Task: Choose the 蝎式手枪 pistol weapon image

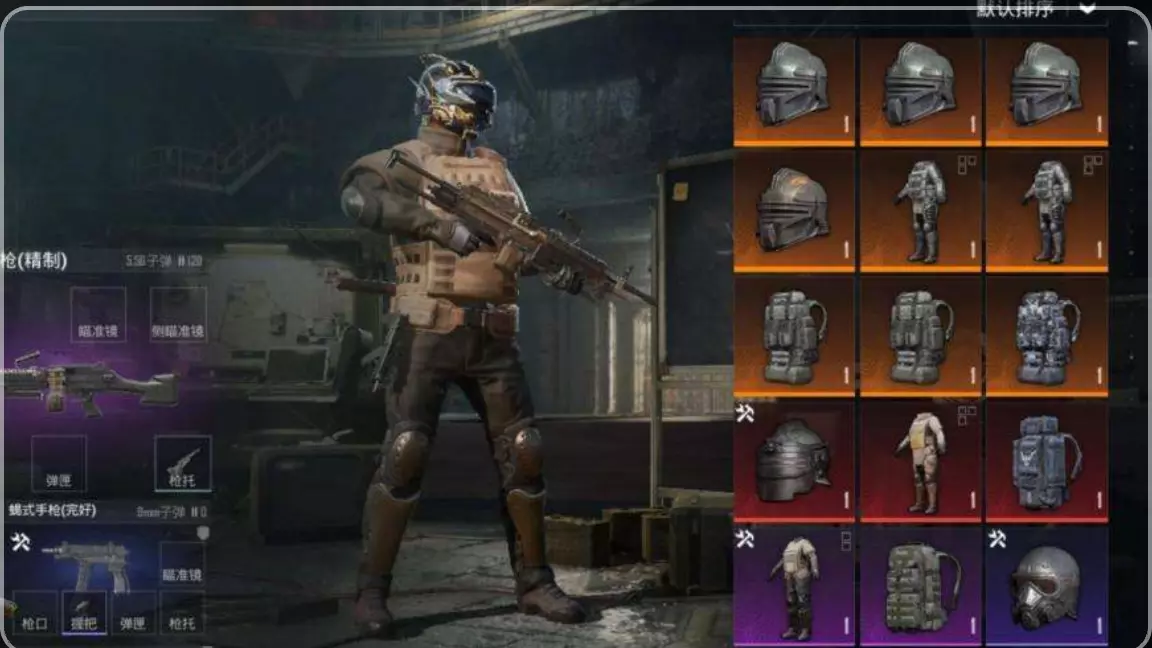Action: pyautogui.click(x=85, y=563)
